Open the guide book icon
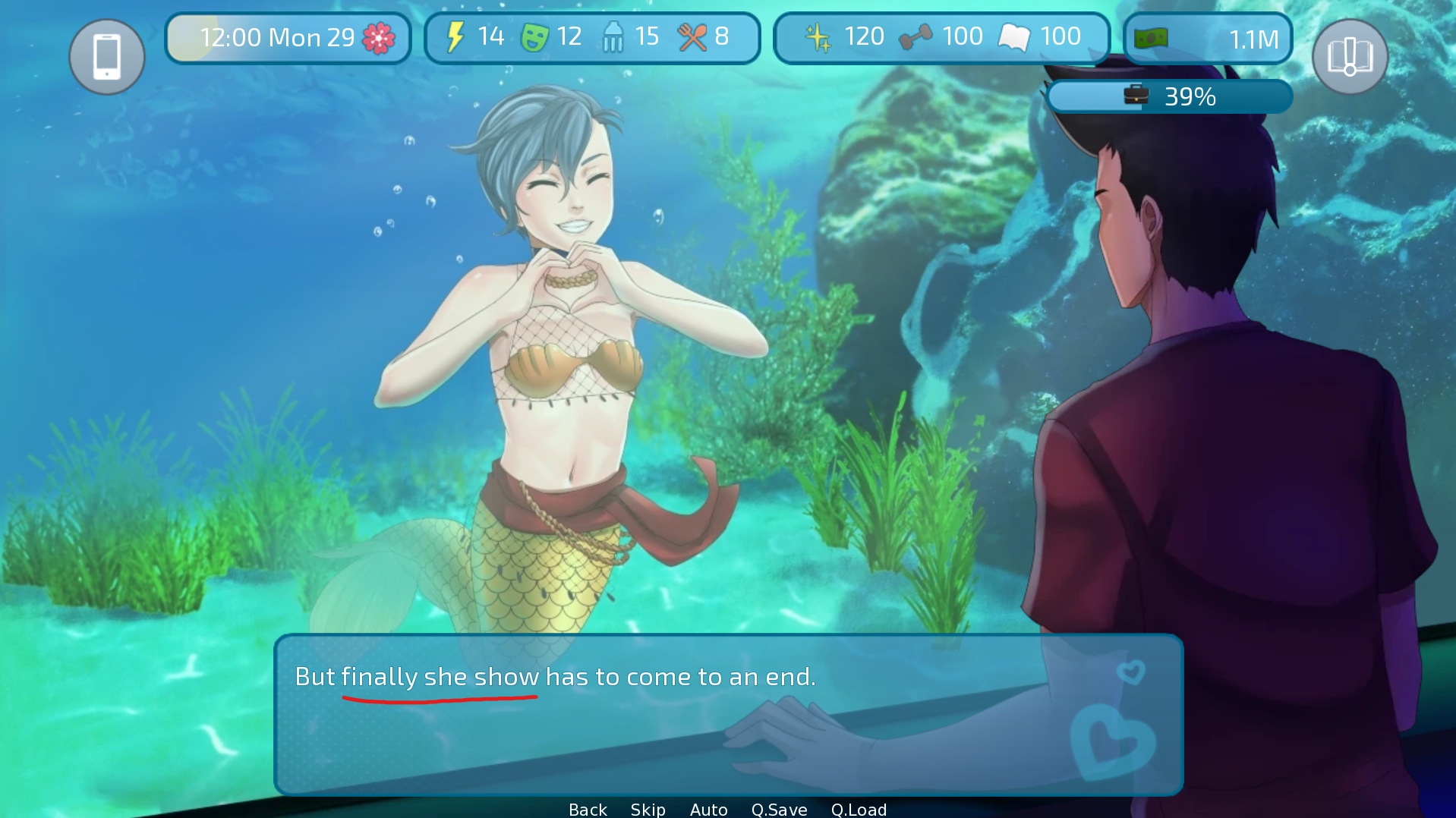Viewport: 1456px width, 818px height. [1350, 57]
